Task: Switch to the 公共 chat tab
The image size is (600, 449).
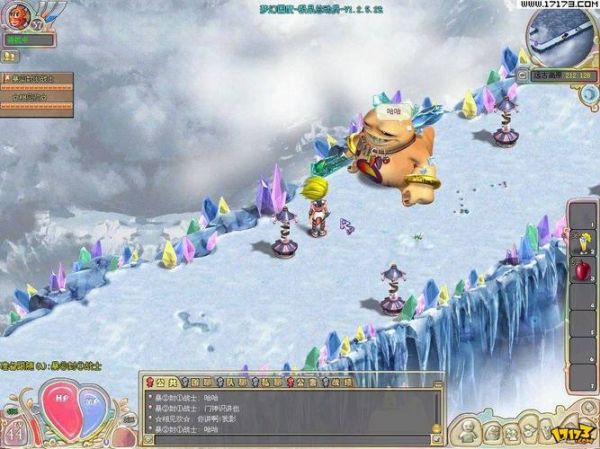Action: coord(161,381)
